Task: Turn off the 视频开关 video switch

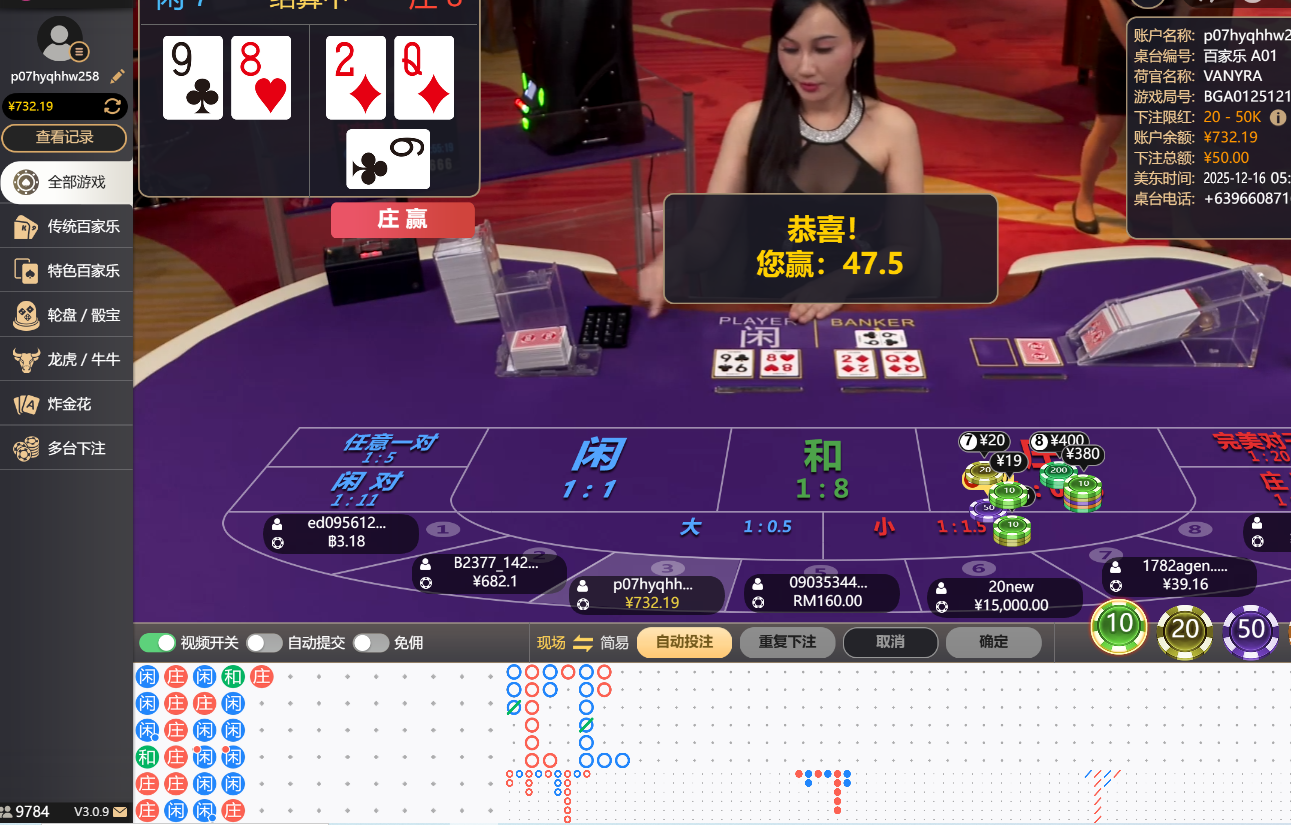Action: [x=159, y=643]
